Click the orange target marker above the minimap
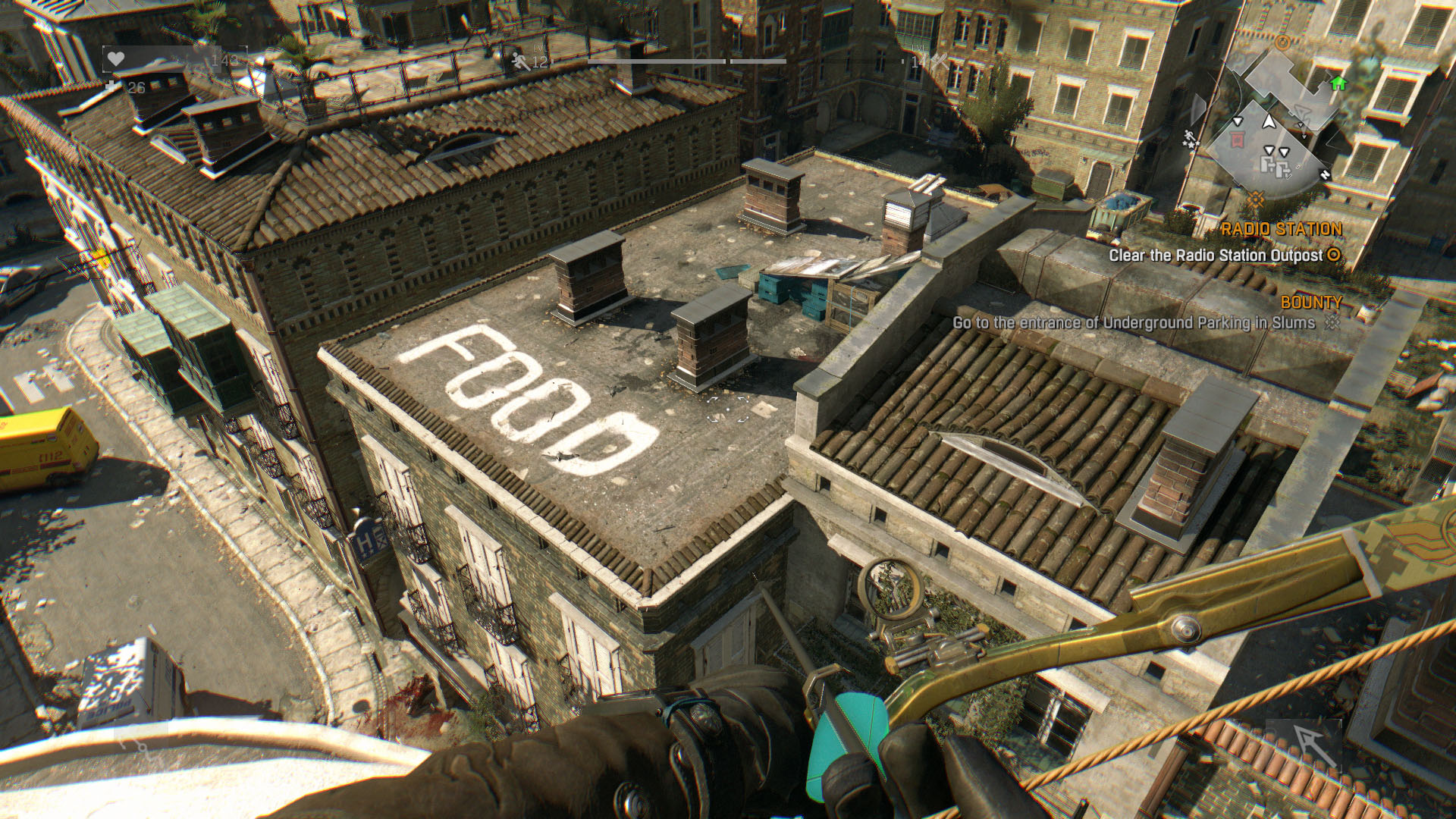1456x819 pixels. click(x=1282, y=42)
